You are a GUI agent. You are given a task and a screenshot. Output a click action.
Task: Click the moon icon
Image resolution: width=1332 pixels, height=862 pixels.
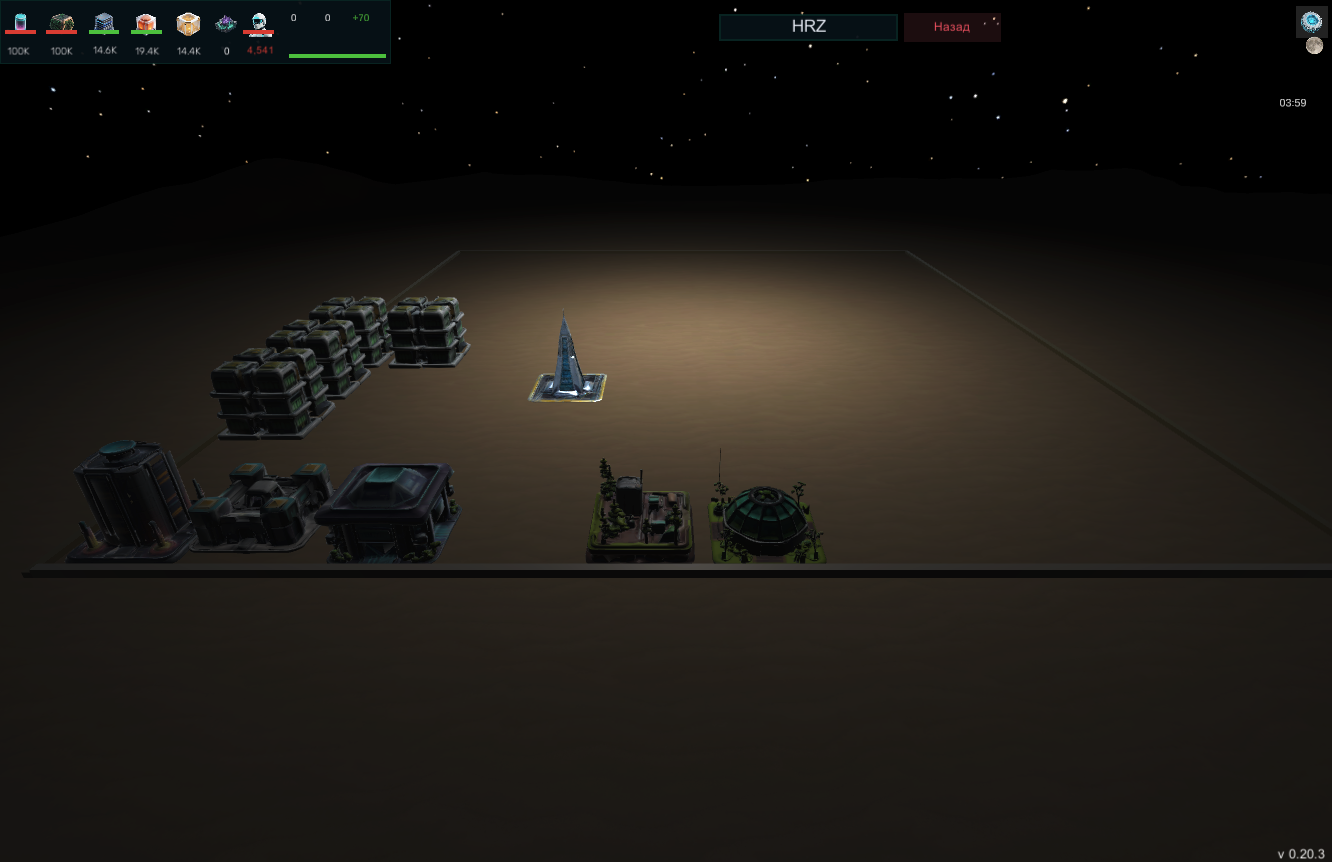click(x=1314, y=46)
